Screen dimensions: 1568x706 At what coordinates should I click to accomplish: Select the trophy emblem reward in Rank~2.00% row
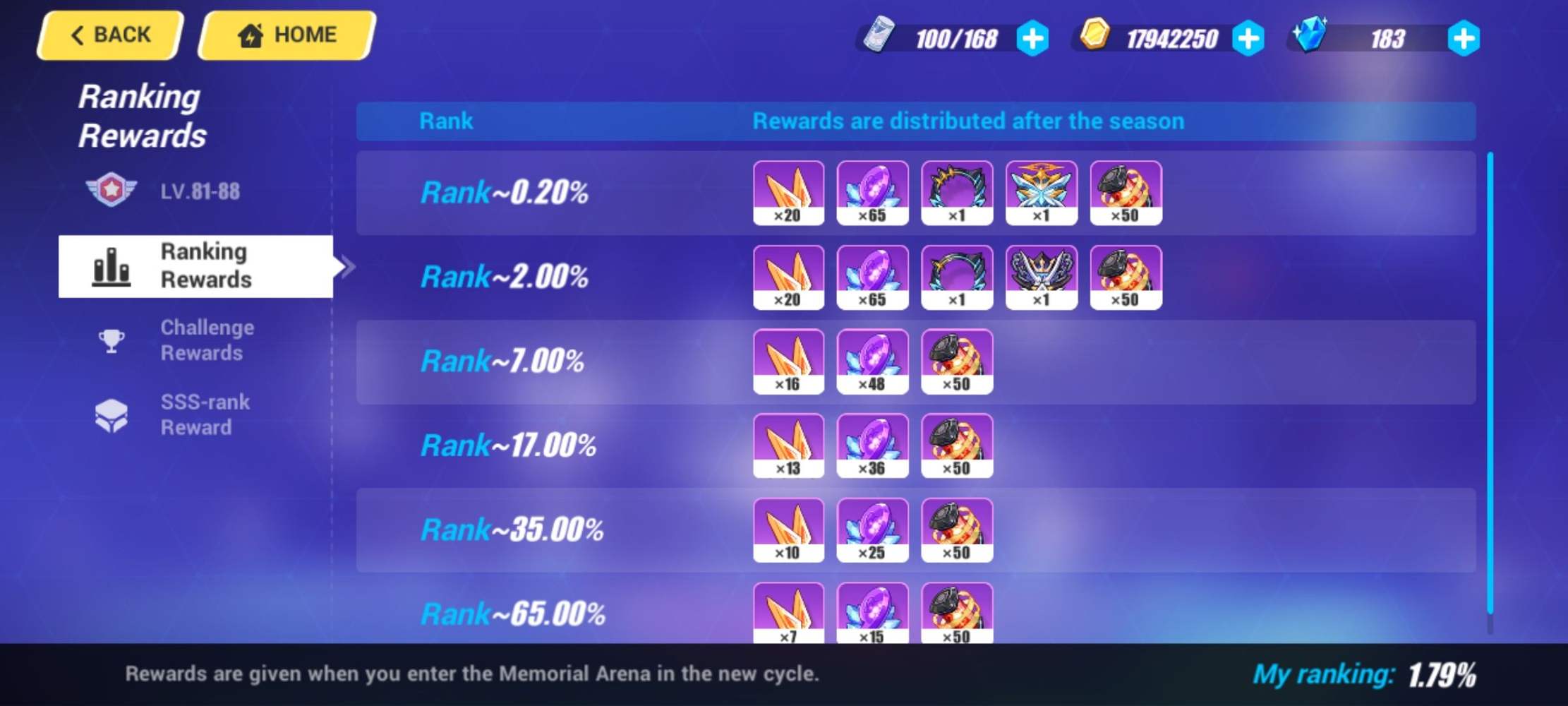[1041, 275]
